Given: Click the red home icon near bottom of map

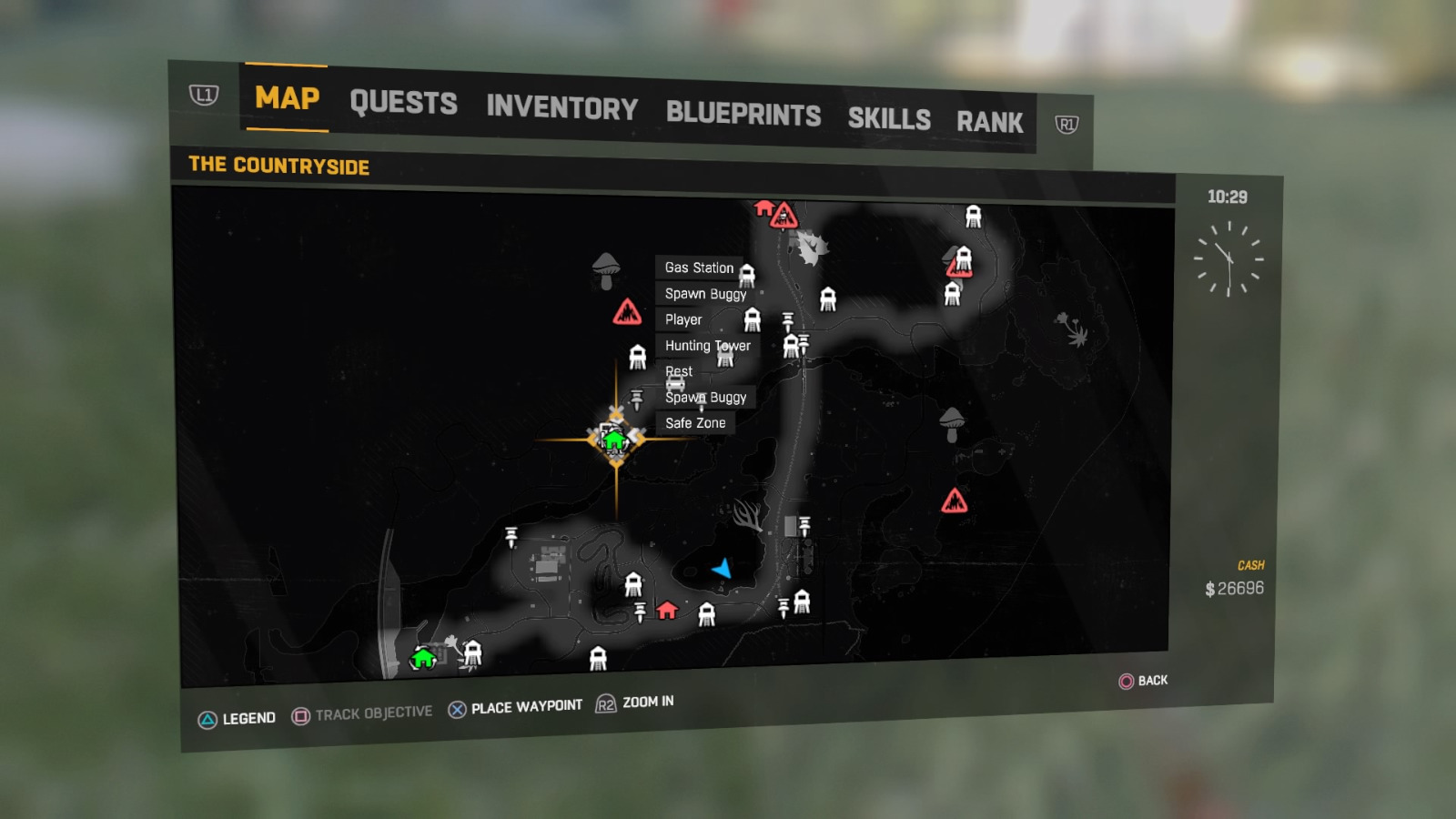Looking at the screenshot, I should 667,611.
